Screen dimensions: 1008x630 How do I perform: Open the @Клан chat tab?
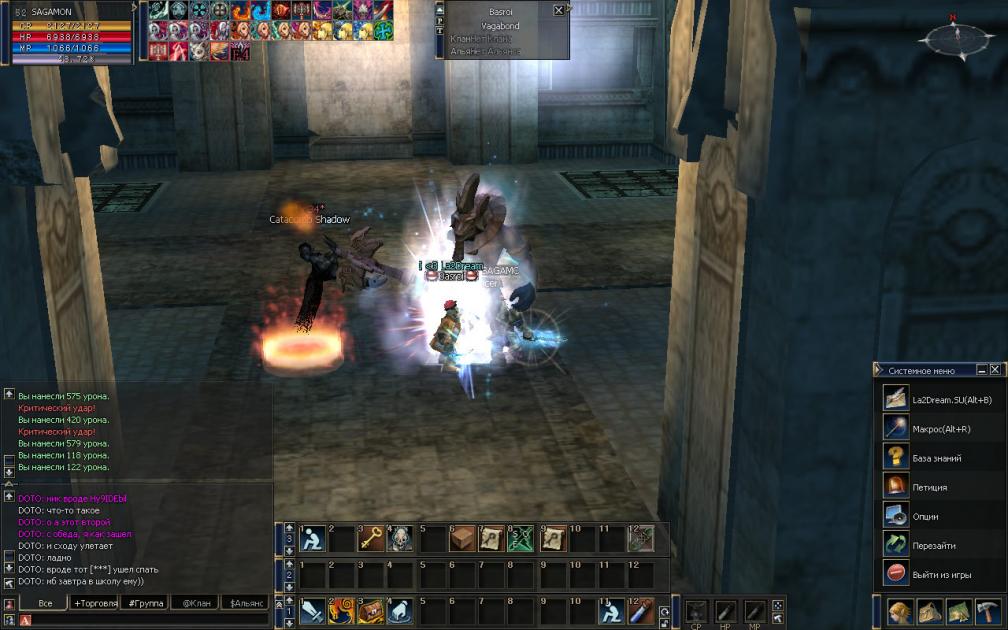click(195, 603)
